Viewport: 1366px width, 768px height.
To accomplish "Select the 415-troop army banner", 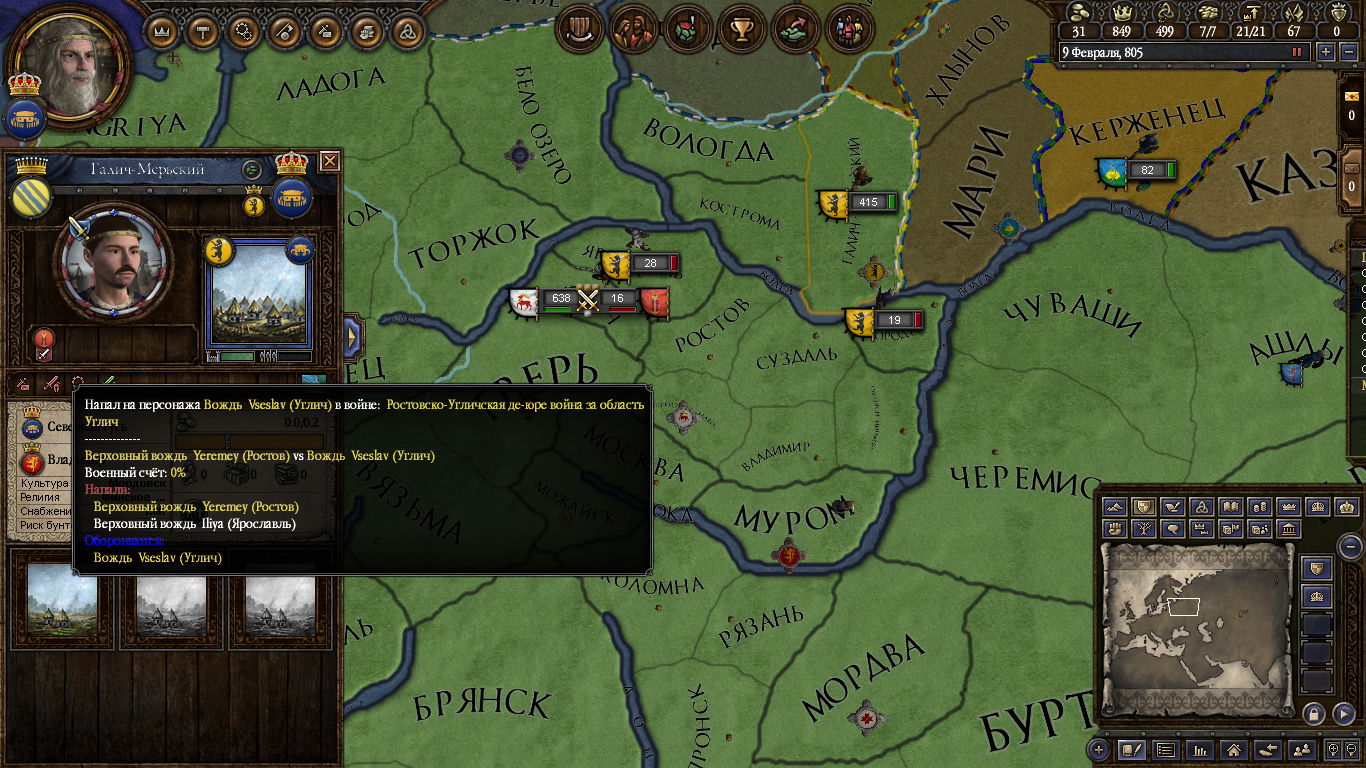I will [832, 203].
